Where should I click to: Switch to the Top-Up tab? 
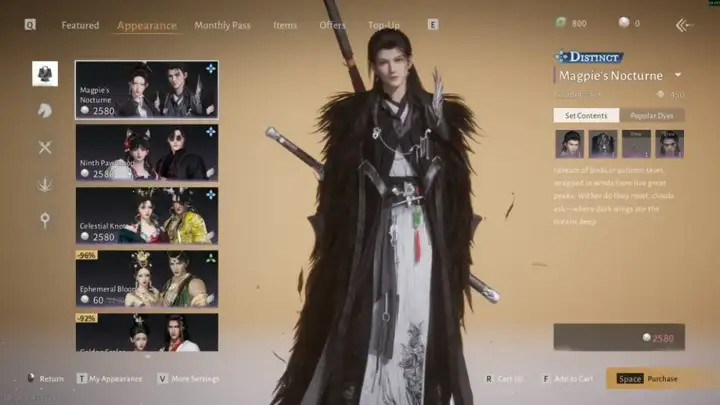coord(384,25)
